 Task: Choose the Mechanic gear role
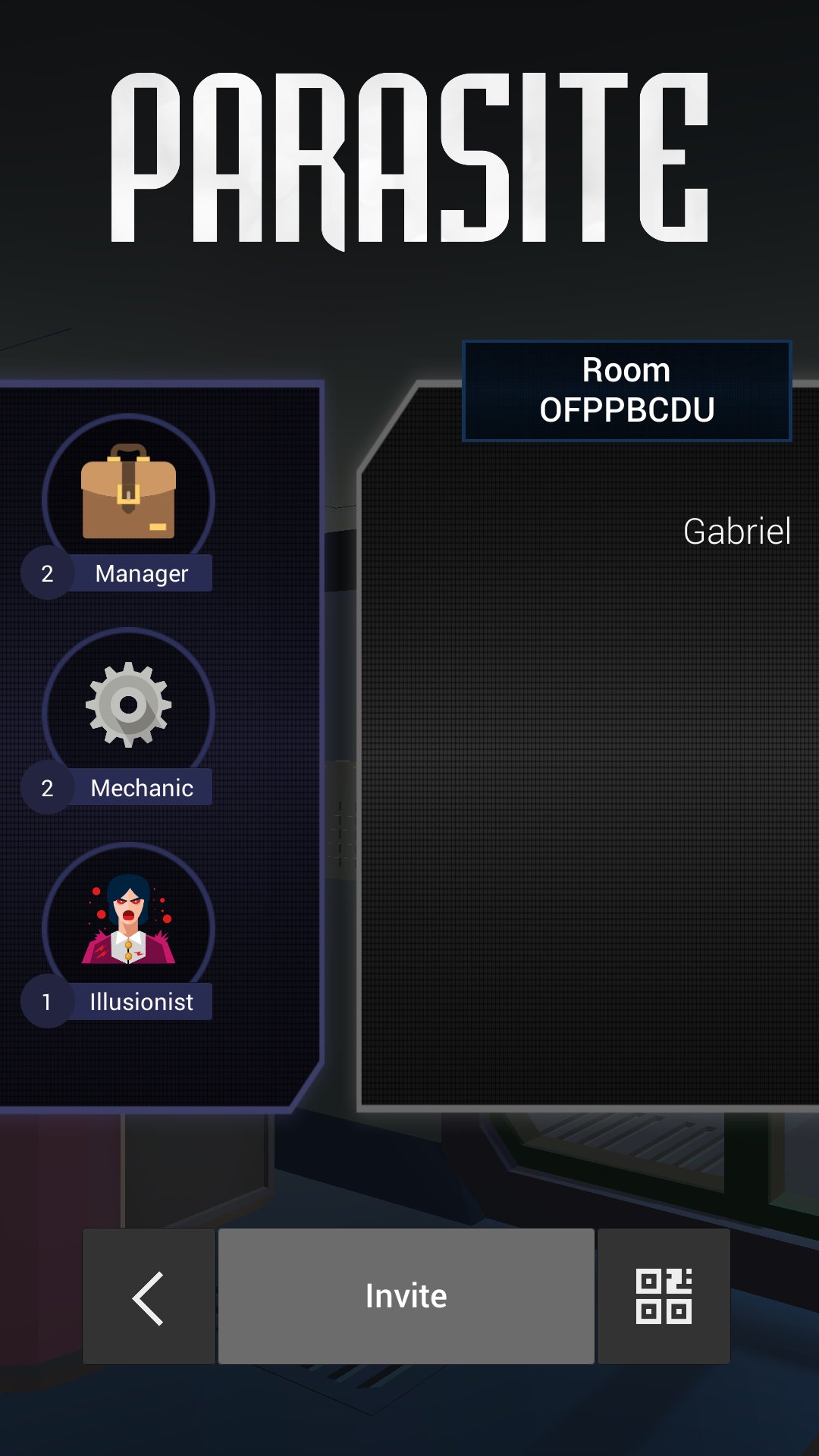coord(128,707)
